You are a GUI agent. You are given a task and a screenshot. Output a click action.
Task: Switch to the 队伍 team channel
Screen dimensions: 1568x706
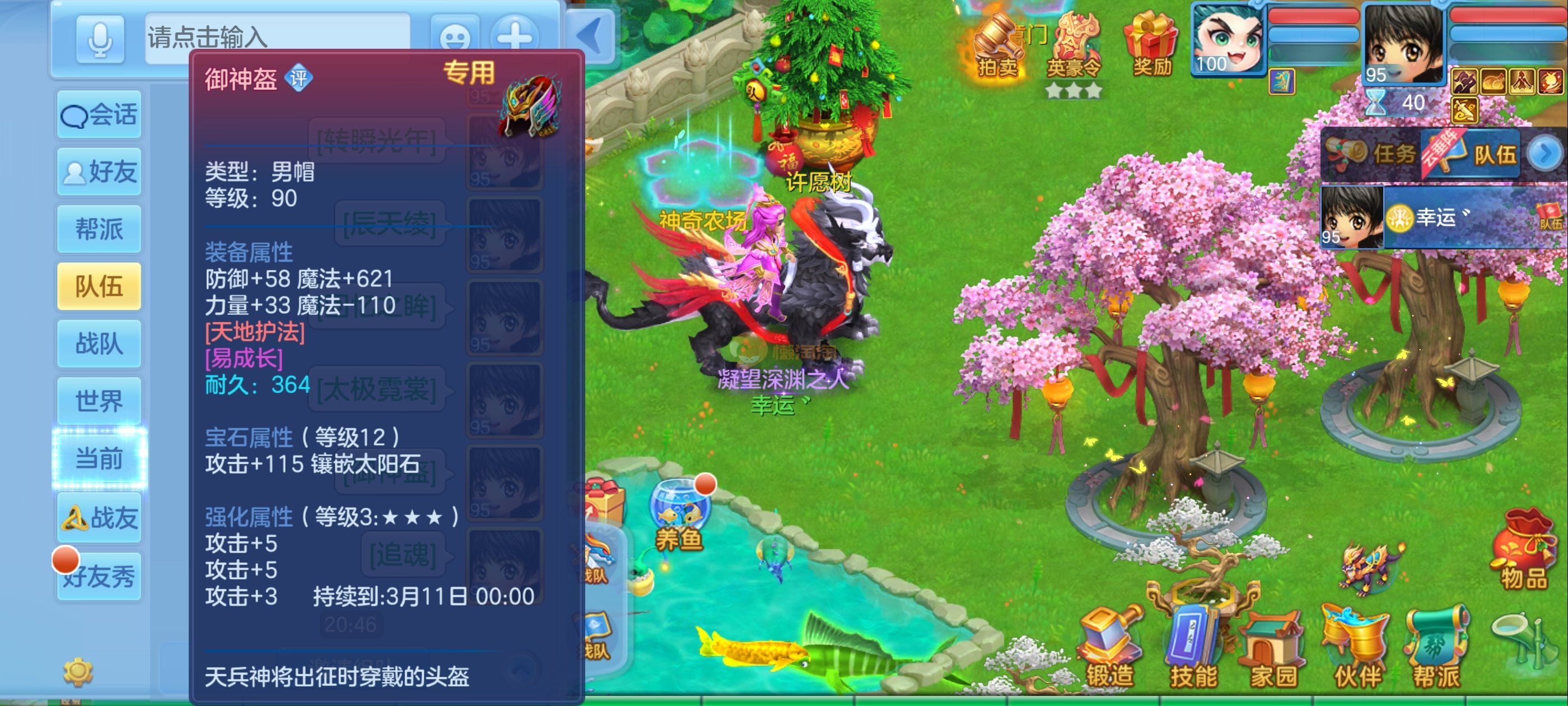pos(99,286)
